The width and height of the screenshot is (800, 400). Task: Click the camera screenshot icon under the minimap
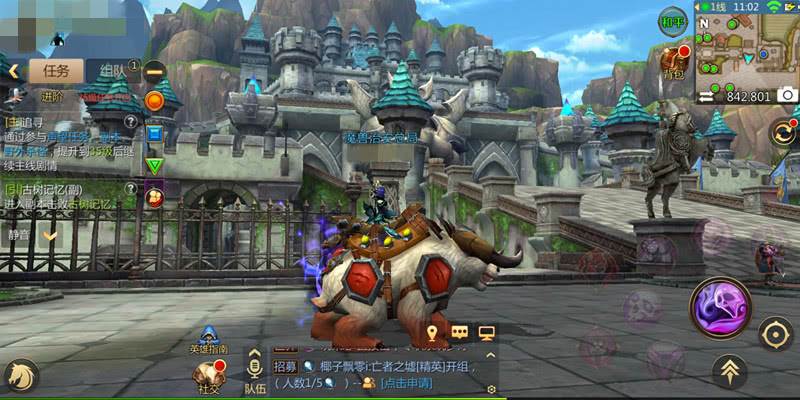pos(787,96)
